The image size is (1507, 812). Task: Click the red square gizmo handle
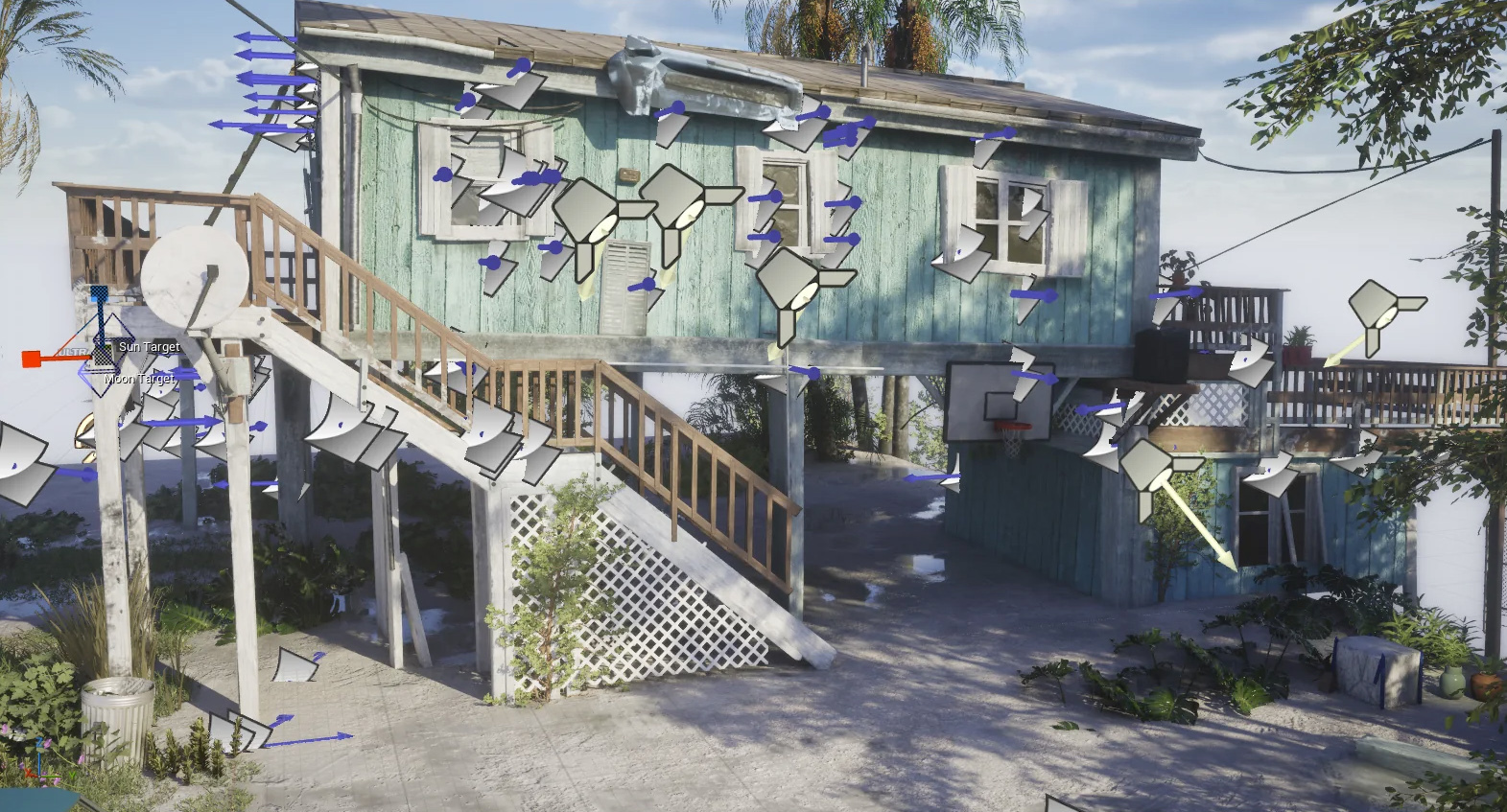[32, 359]
